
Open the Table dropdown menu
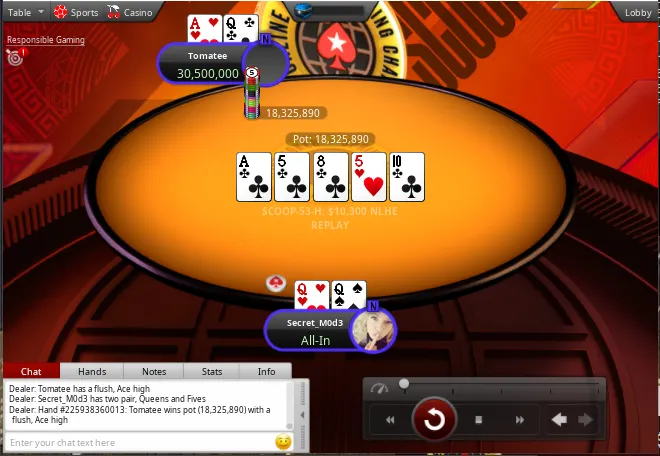point(25,12)
